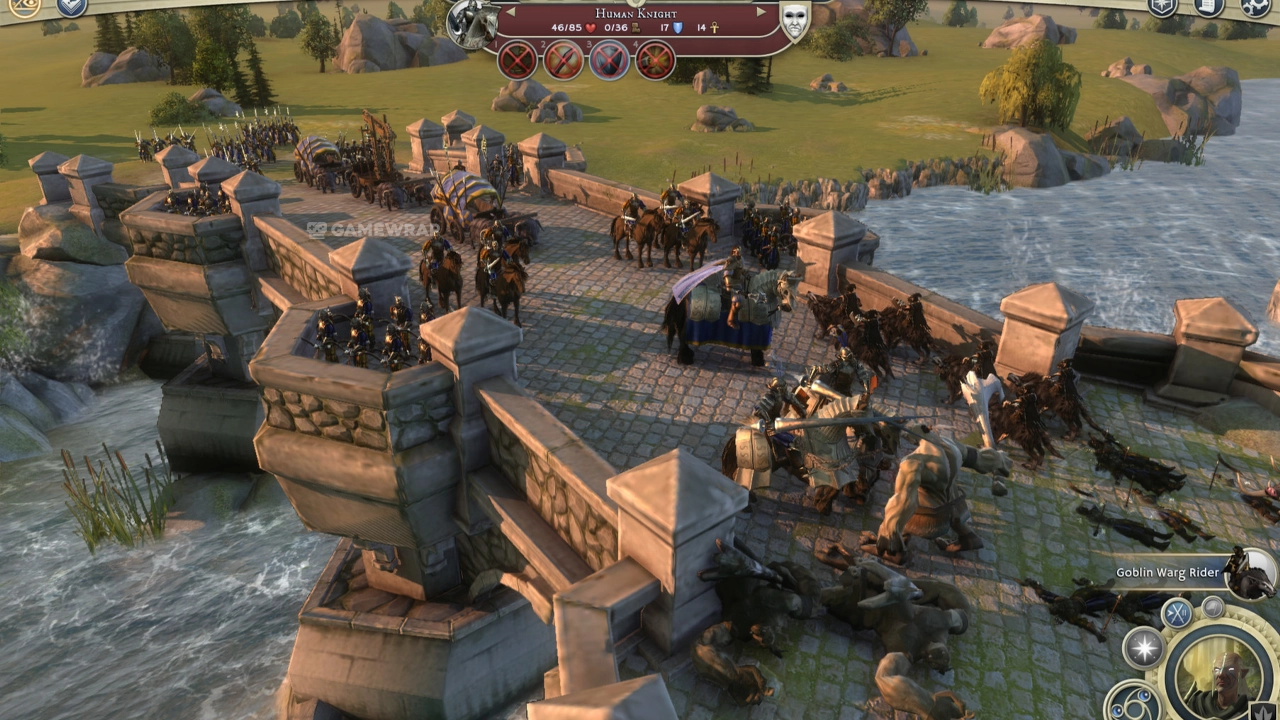Open the gear settings icon top right
Image resolution: width=1280 pixels, height=720 pixels.
(1256, 7)
